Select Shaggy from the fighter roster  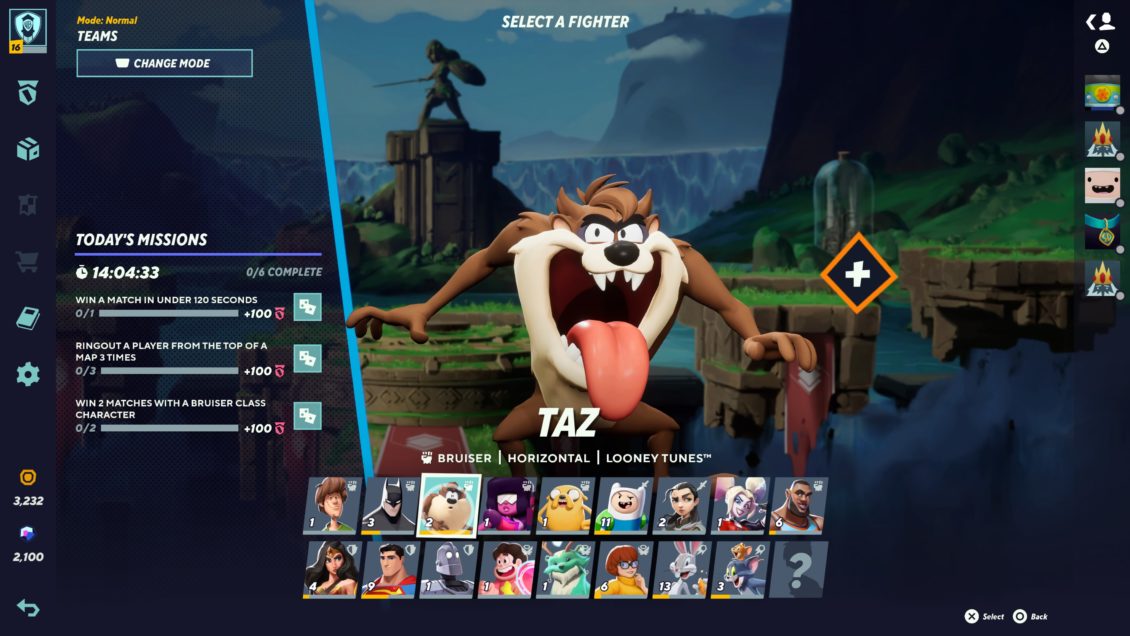coord(331,506)
